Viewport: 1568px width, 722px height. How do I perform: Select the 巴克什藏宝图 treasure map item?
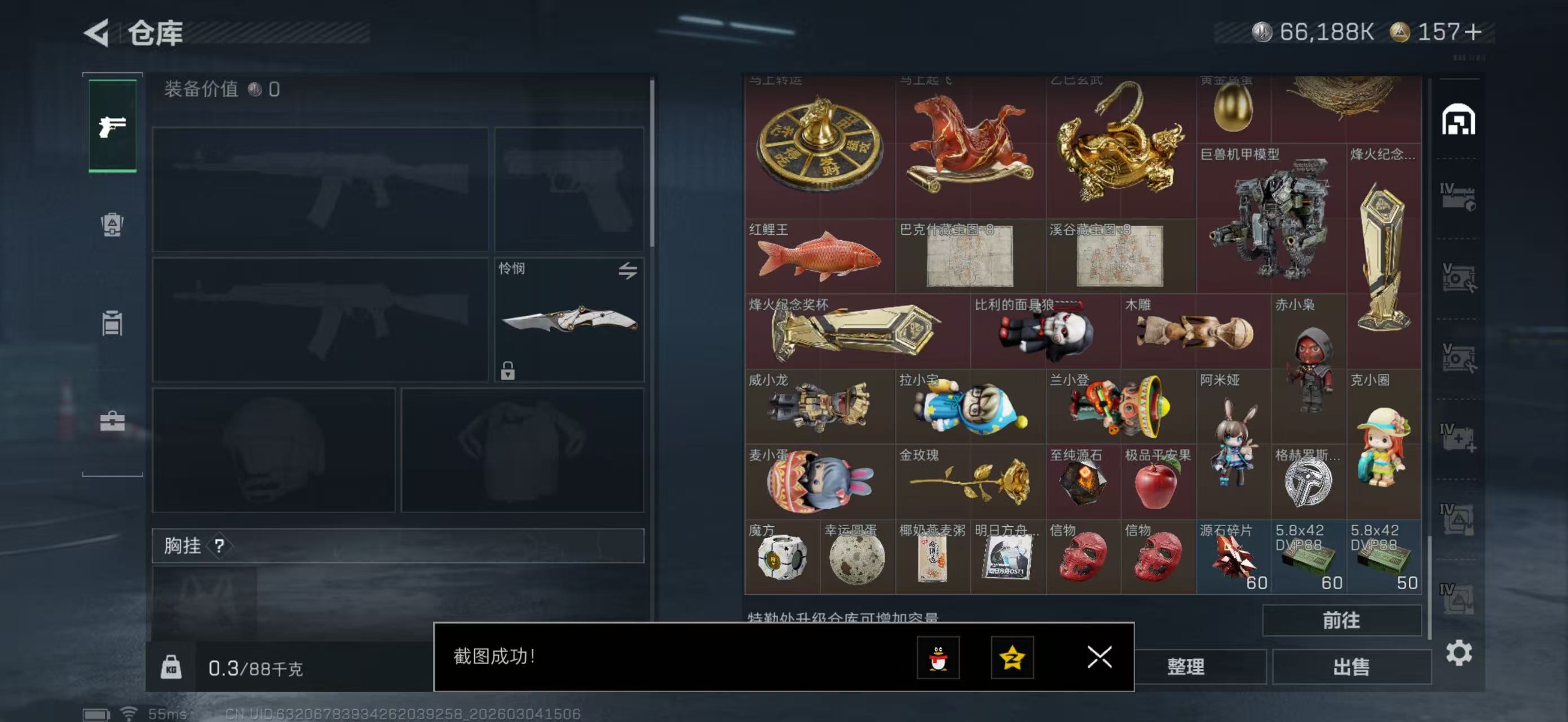970,257
